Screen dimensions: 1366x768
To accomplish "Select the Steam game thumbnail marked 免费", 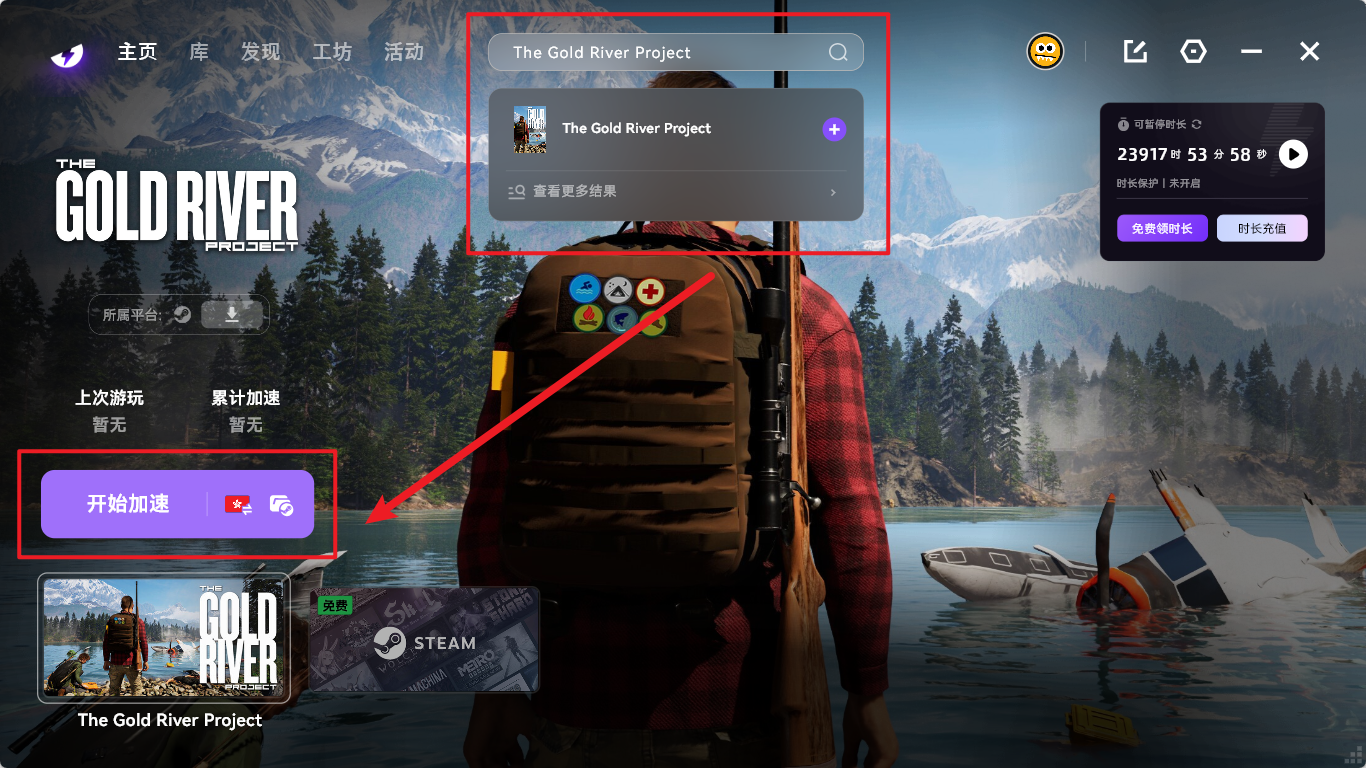I will pos(424,640).
